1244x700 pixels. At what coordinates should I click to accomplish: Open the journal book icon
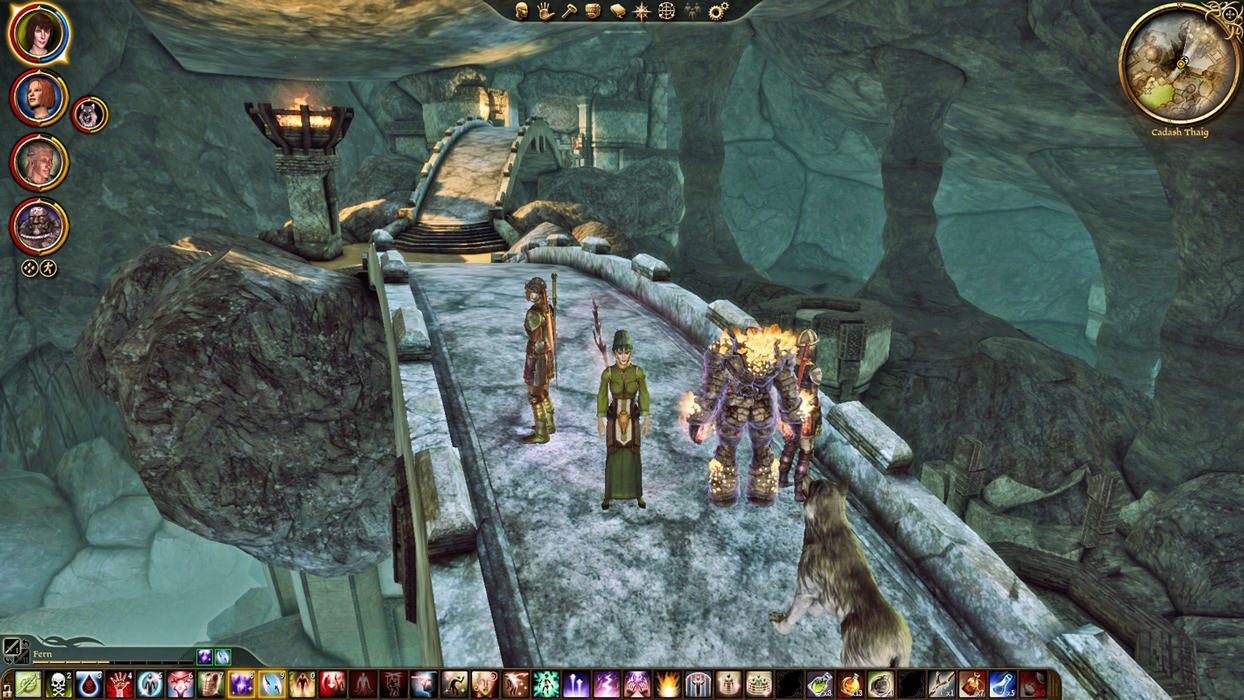pos(618,11)
